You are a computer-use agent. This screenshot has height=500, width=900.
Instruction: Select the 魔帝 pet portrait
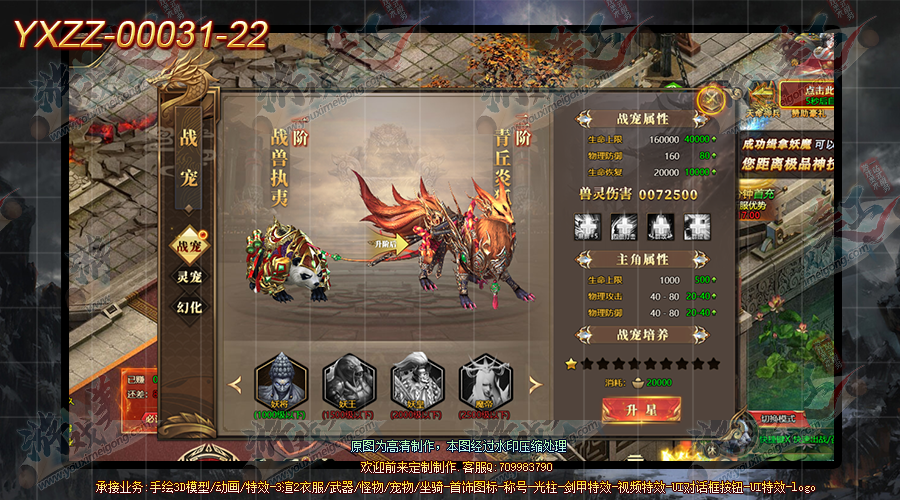point(484,378)
